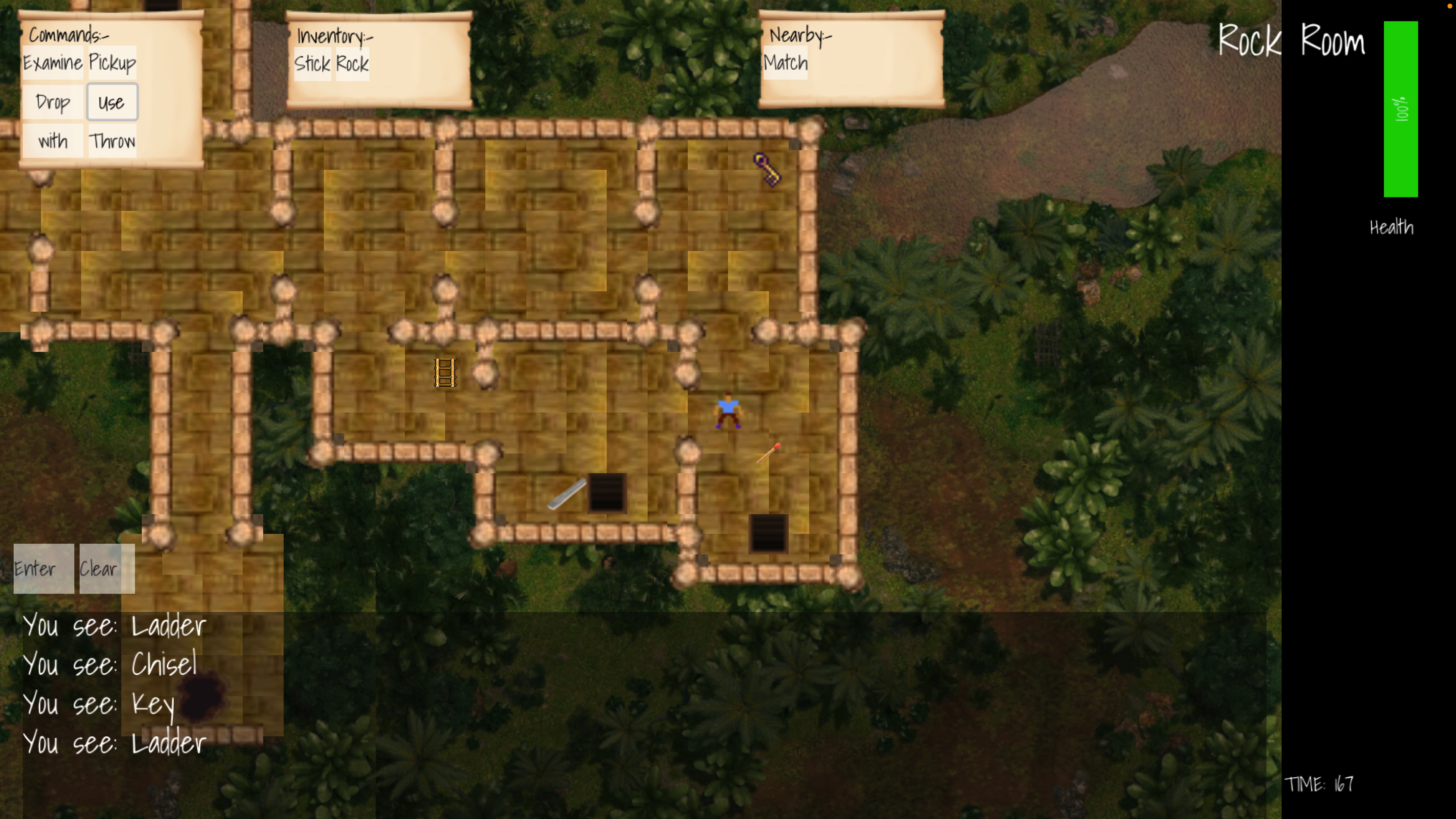
Task: Choose the Throw command
Action: point(112,141)
